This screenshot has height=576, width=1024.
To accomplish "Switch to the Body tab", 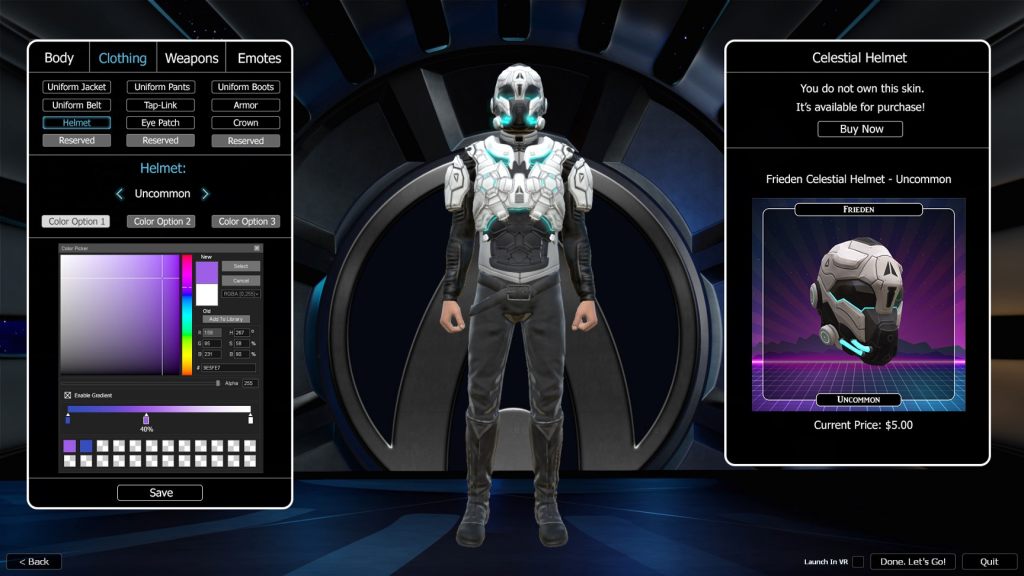I will [x=59, y=58].
